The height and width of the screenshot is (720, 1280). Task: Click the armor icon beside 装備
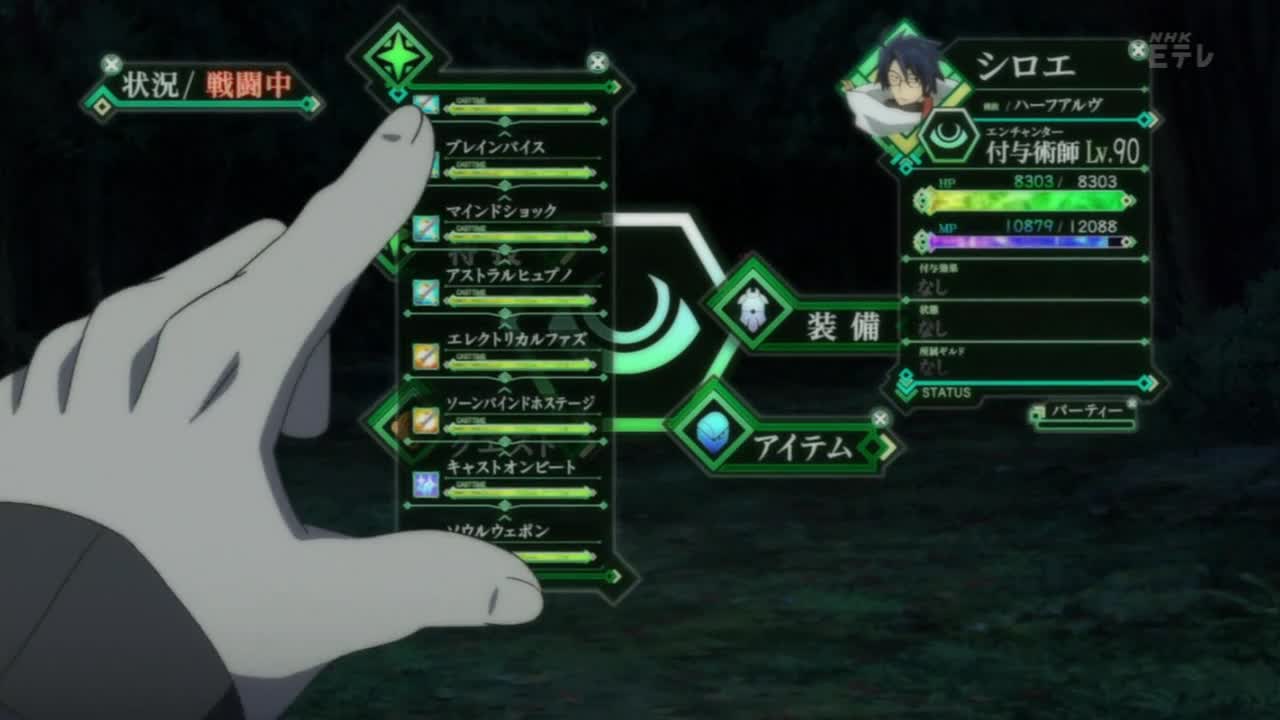tap(753, 310)
